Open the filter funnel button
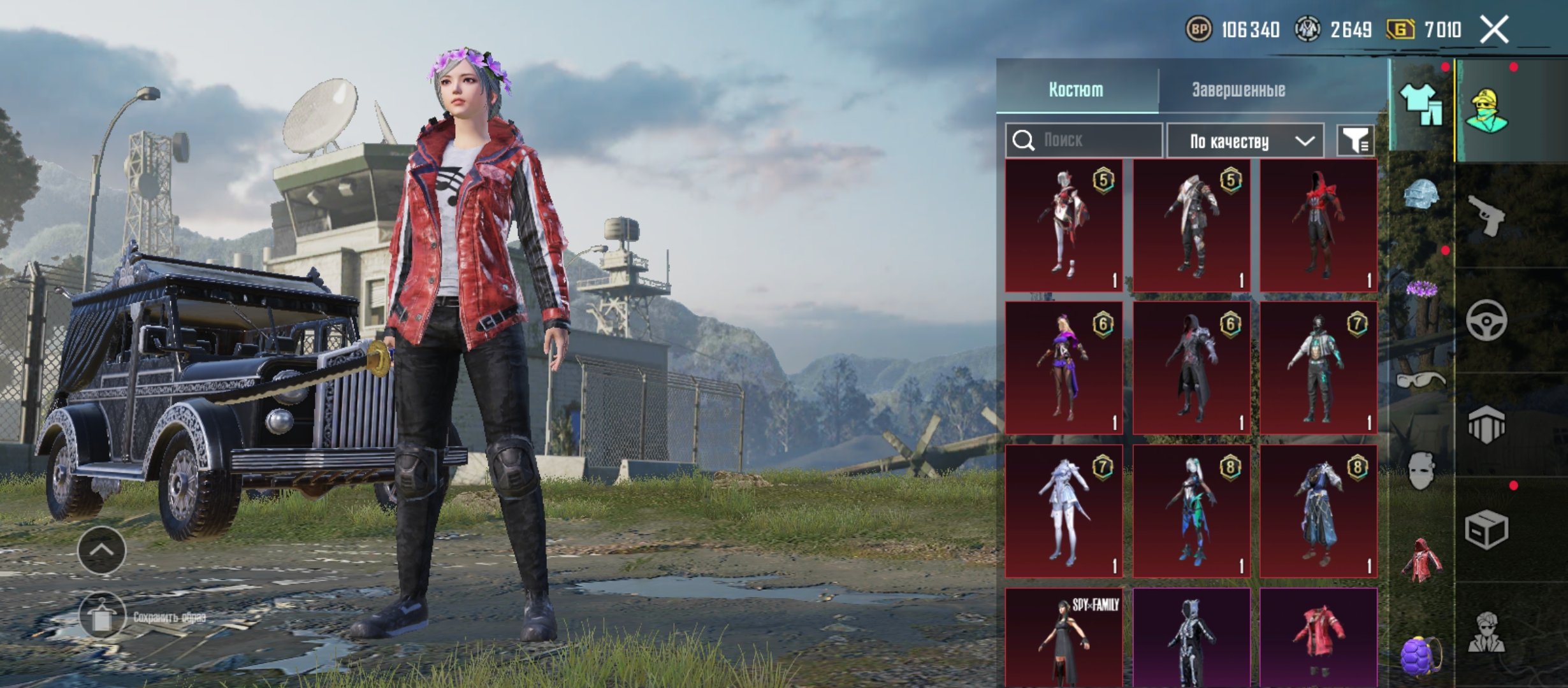 pos(1355,140)
